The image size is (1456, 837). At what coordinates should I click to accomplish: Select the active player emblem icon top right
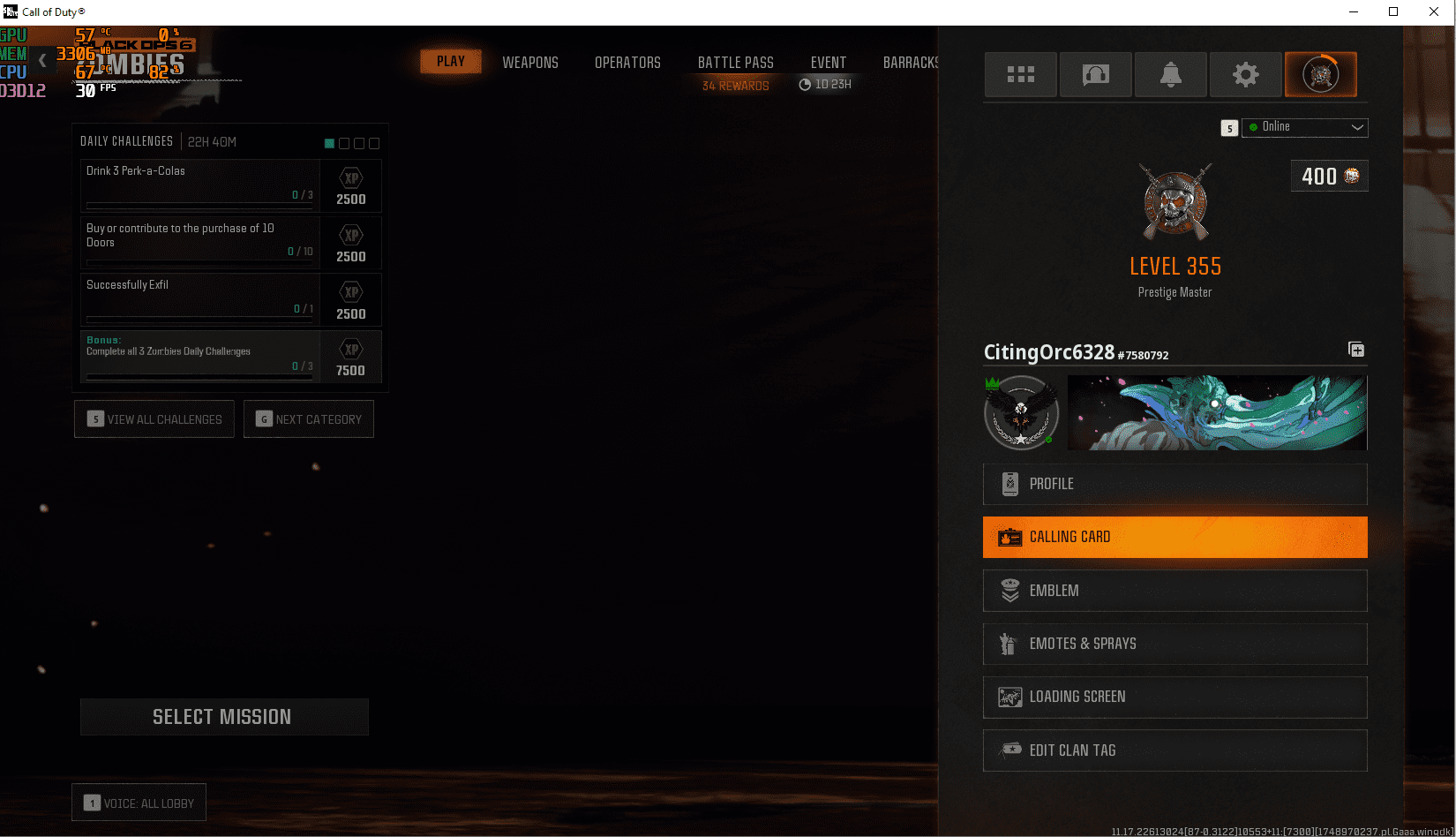pos(1320,74)
